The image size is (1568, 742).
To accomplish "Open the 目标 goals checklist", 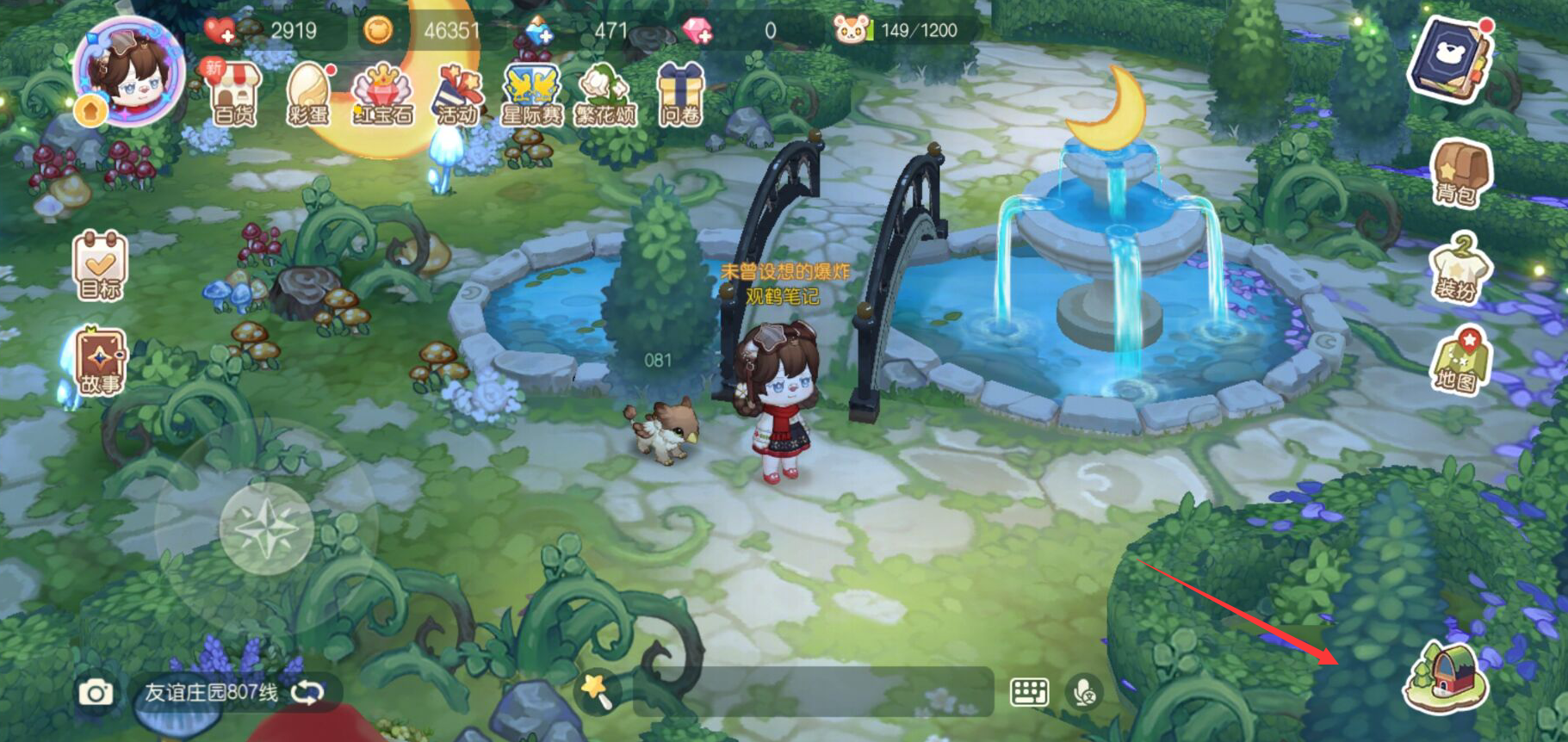I will point(101,266).
